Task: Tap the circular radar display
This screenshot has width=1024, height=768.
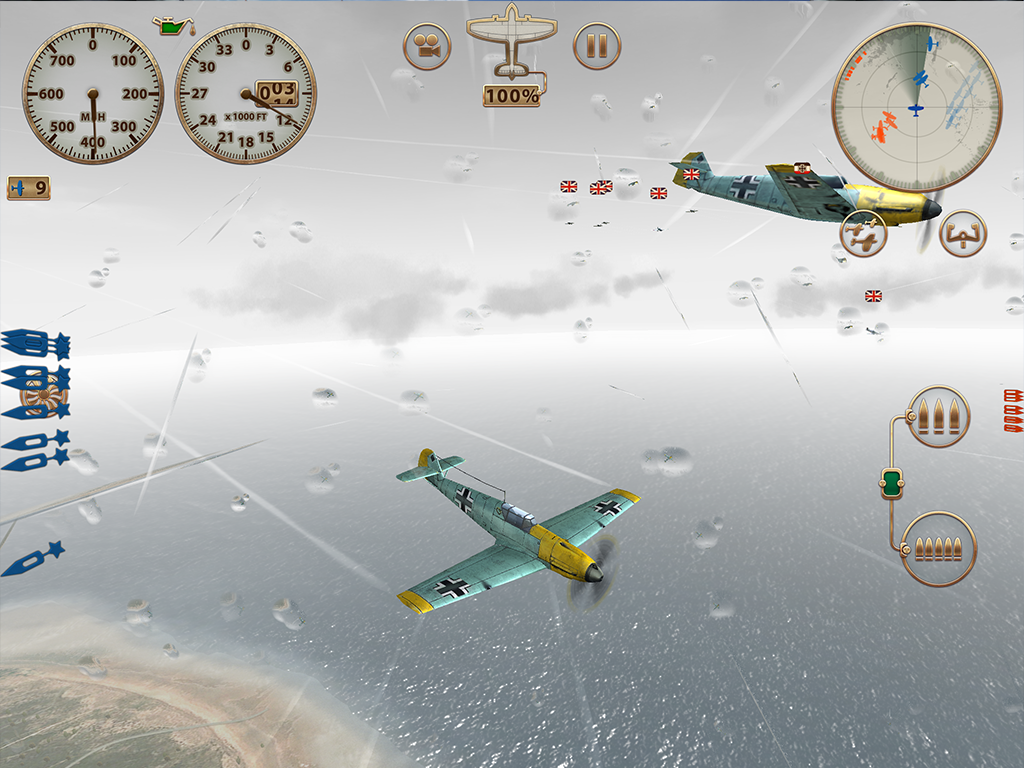Action: 916,107
